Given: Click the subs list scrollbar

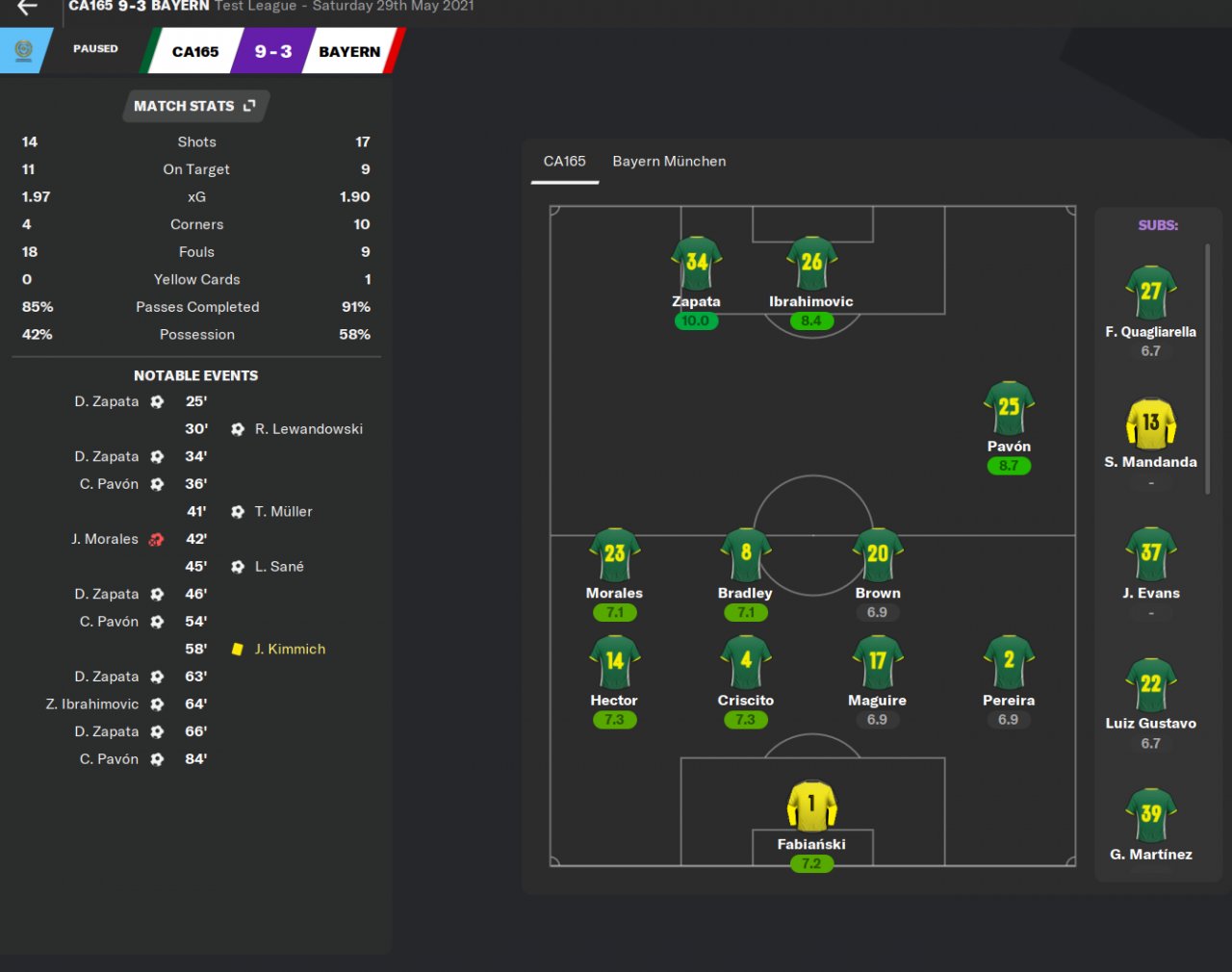Looking at the screenshot, I should click(x=1208, y=369).
